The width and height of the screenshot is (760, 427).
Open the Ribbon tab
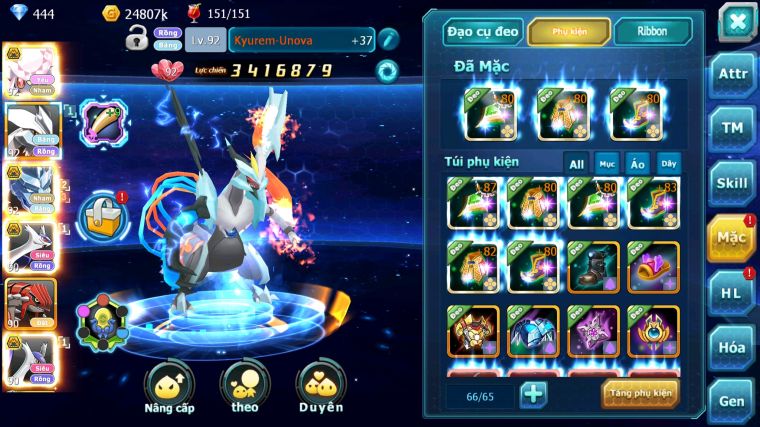(652, 32)
